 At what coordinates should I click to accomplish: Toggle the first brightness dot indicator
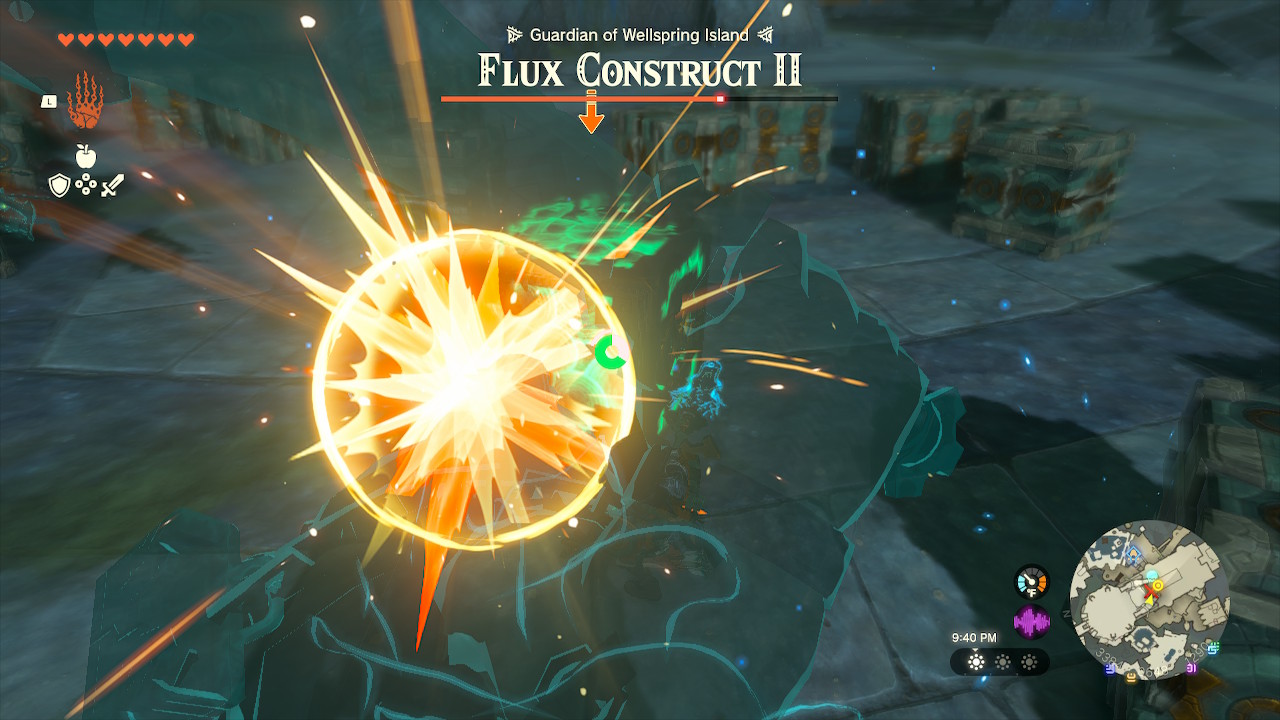pyautogui.click(x=975, y=663)
